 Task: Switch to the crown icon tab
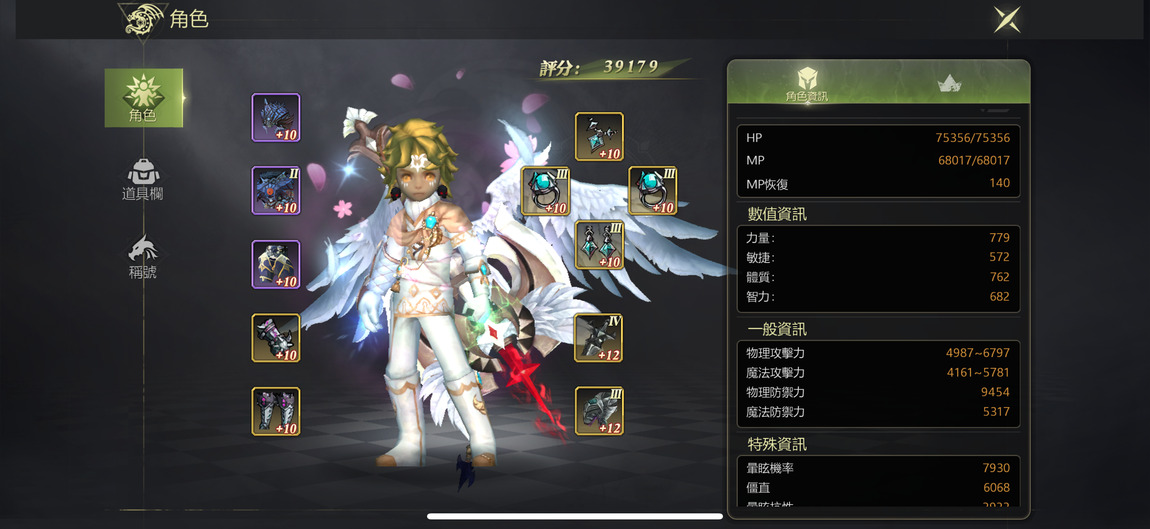pos(949,84)
